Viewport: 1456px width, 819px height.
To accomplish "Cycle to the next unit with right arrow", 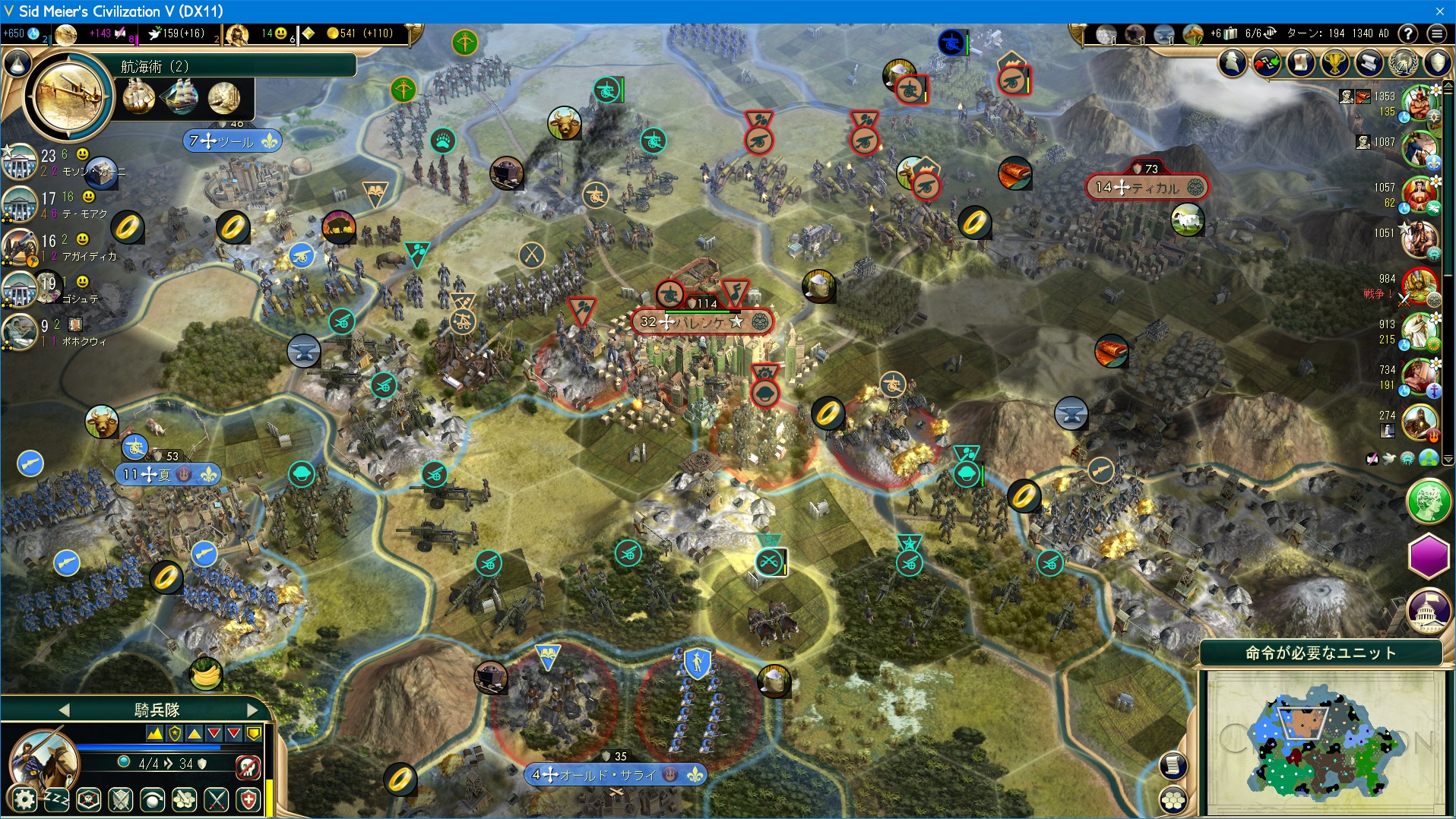I will [253, 710].
